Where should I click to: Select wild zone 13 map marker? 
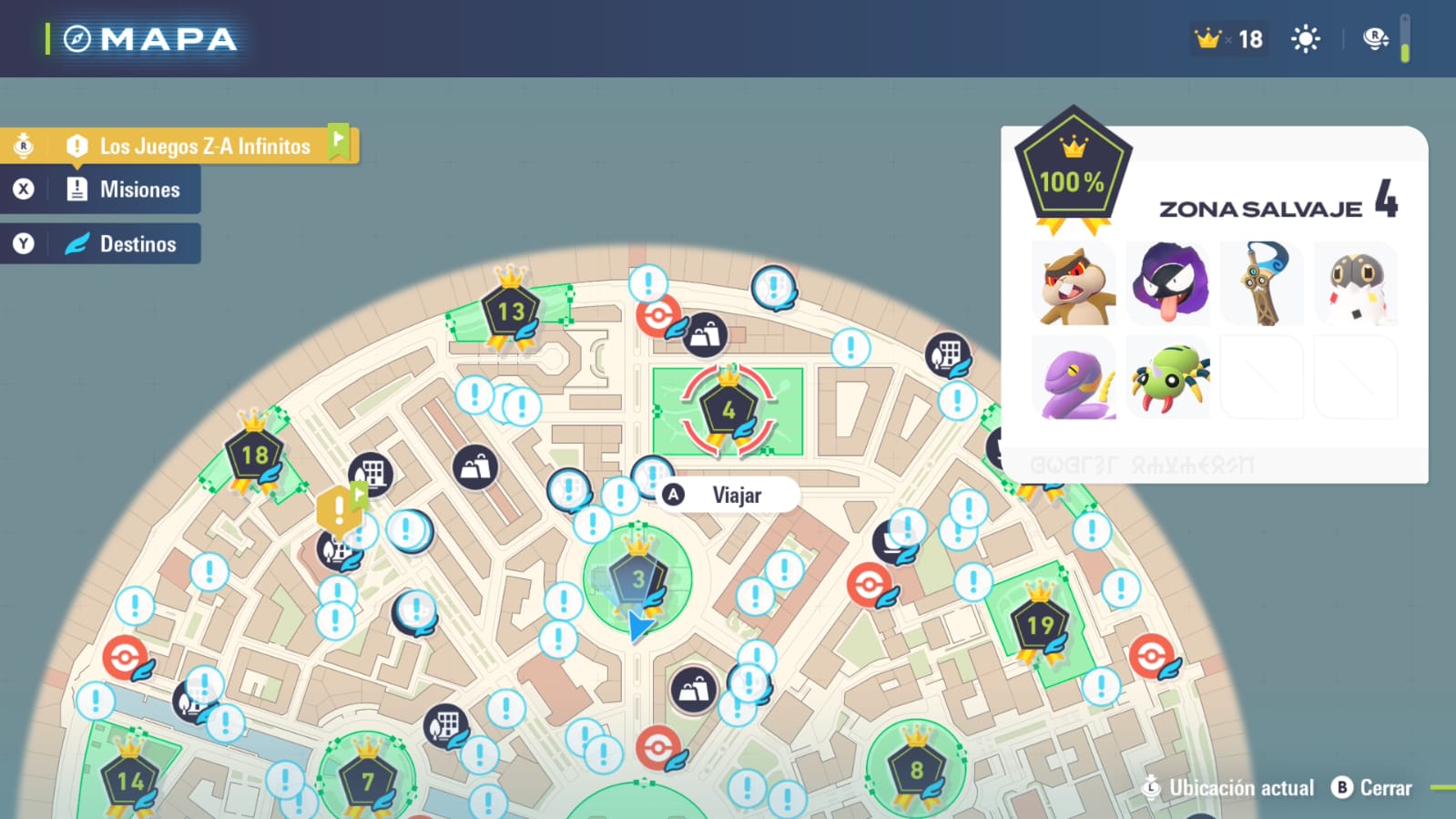point(511,312)
